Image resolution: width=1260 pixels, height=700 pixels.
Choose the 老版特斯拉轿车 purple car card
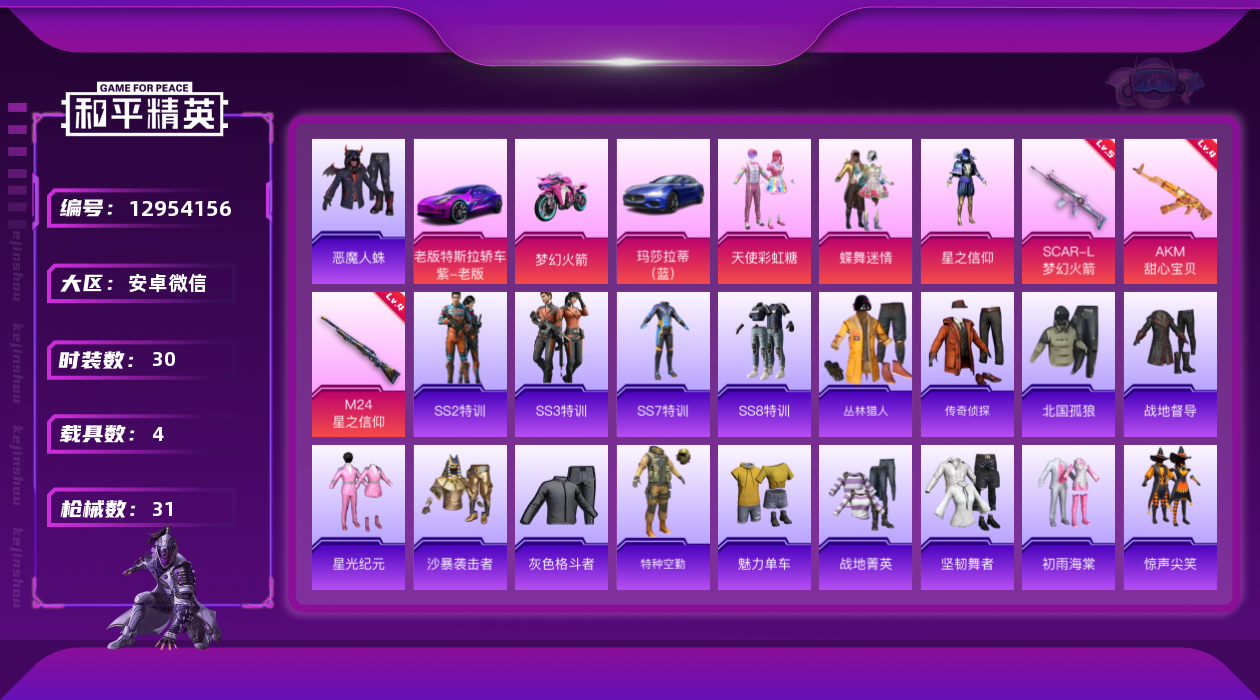click(x=460, y=211)
